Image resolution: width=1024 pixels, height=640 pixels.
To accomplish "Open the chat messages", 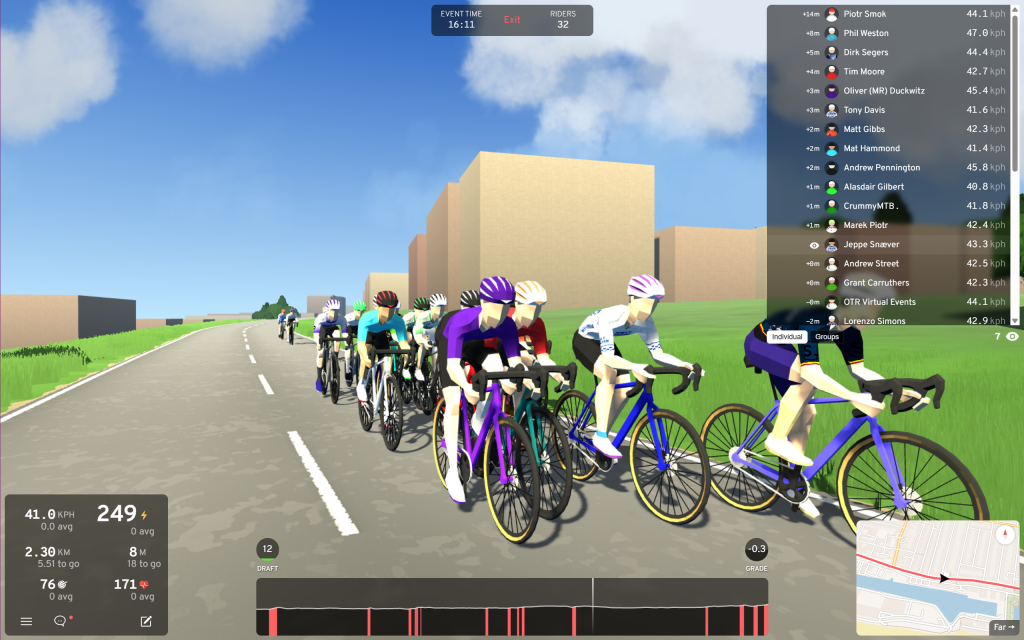I will point(60,621).
